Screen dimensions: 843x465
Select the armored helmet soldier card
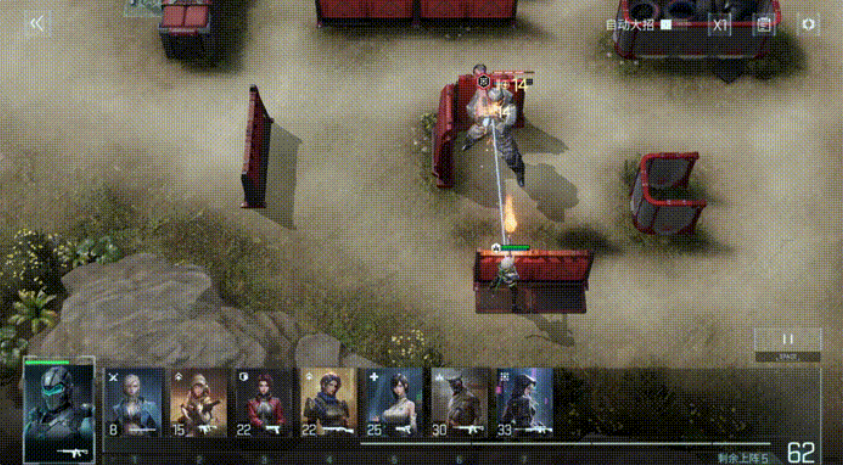coord(59,408)
